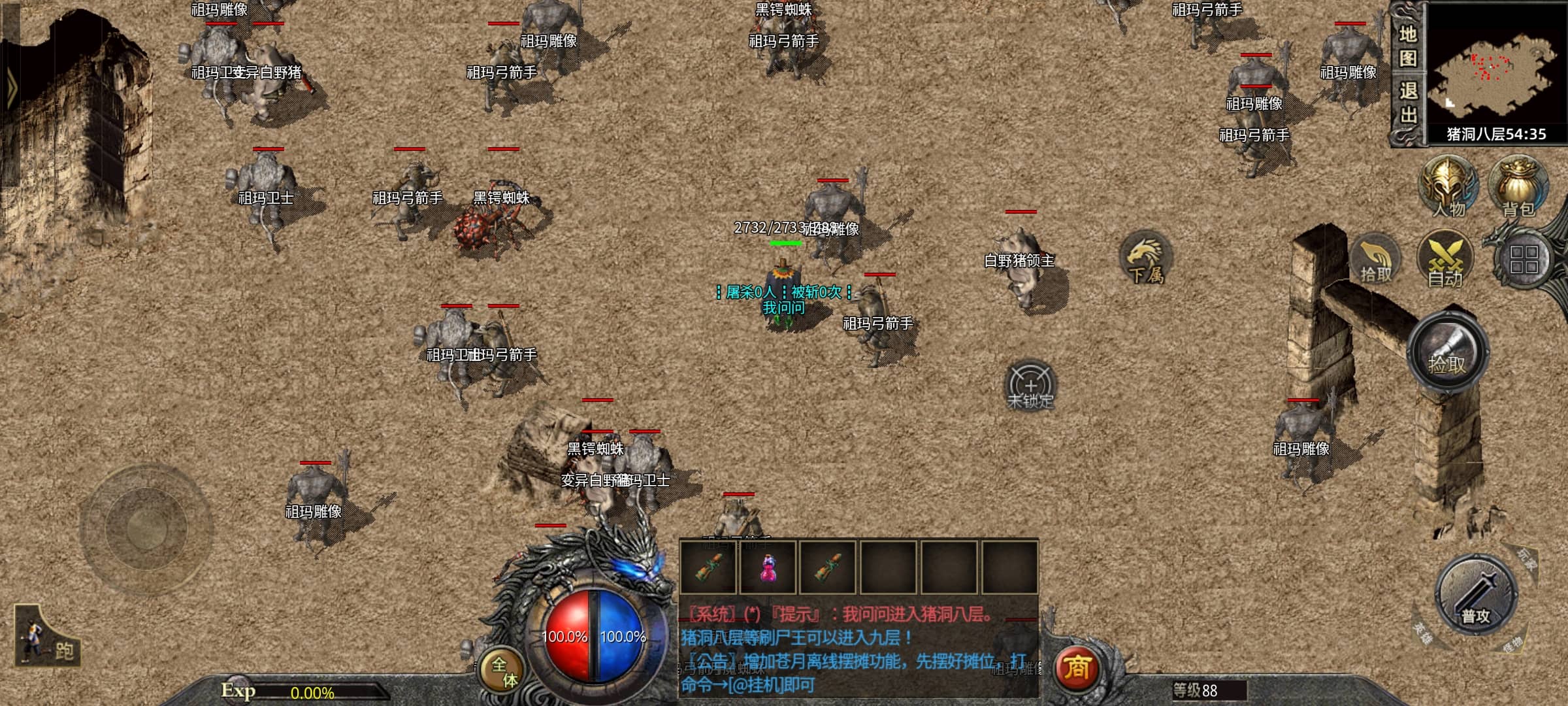Image resolution: width=1568 pixels, height=706 pixels.
Task: Tap the large round 捡取 button
Action: pyautogui.click(x=1448, y=353)
